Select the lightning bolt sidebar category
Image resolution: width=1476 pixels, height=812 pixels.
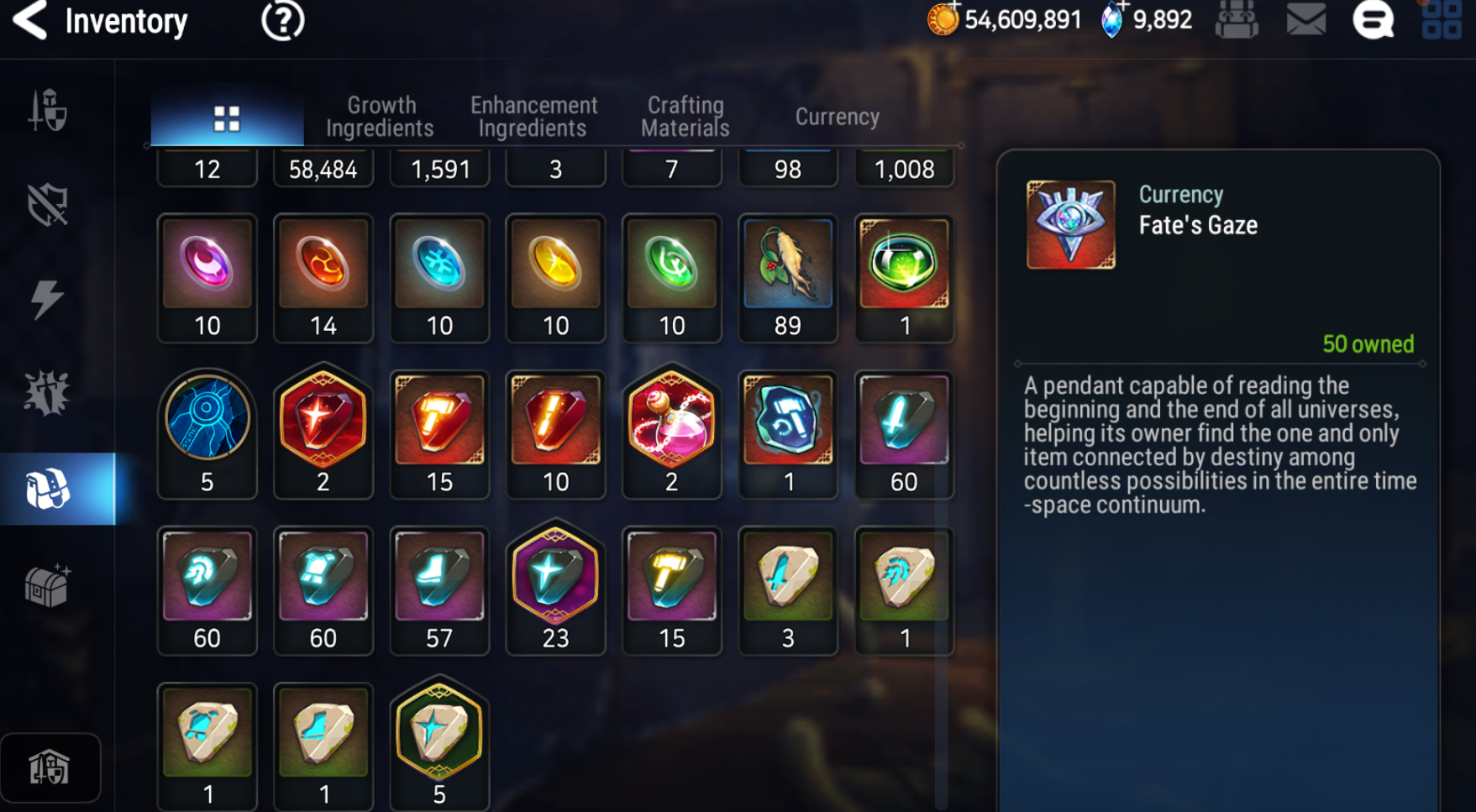point(48,299)
